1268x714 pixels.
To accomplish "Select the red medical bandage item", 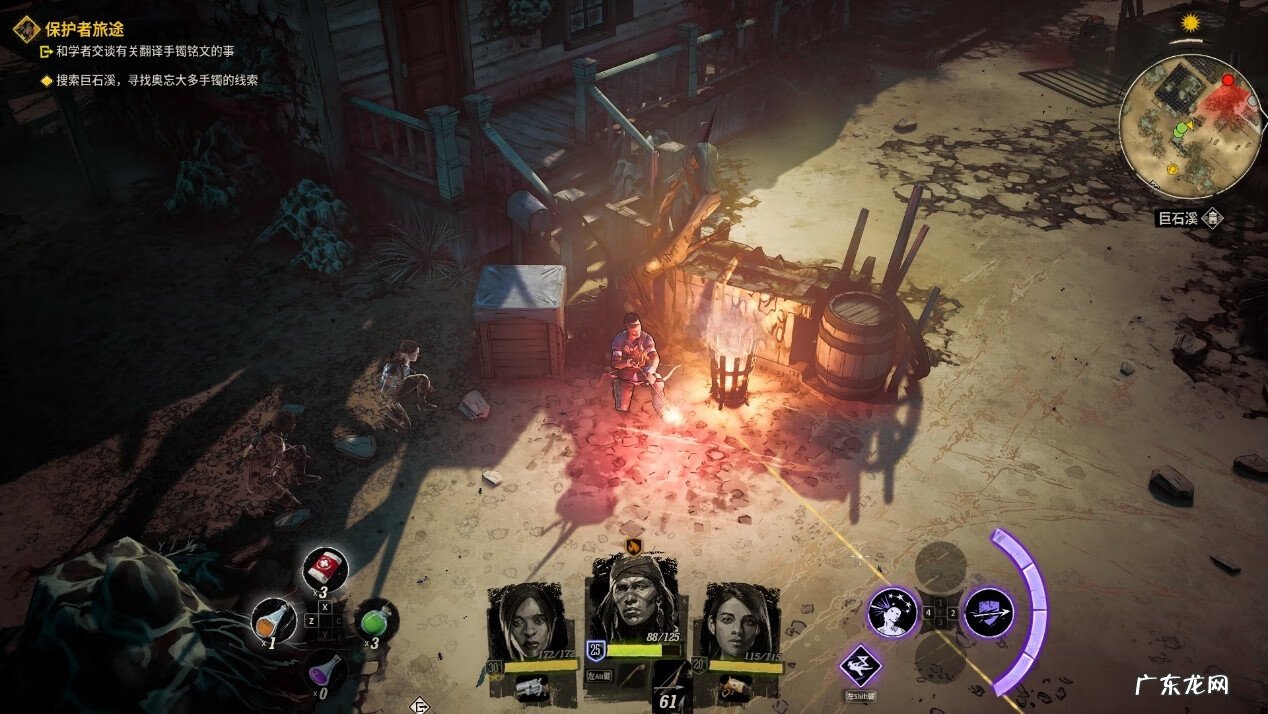I will (x=325, y=570).
